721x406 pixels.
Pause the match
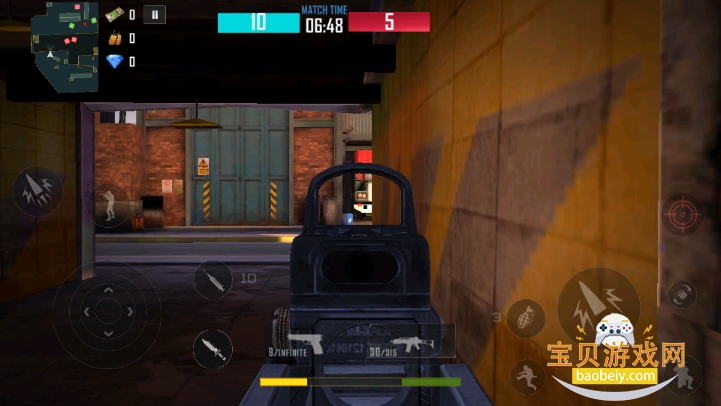point(154,14)
